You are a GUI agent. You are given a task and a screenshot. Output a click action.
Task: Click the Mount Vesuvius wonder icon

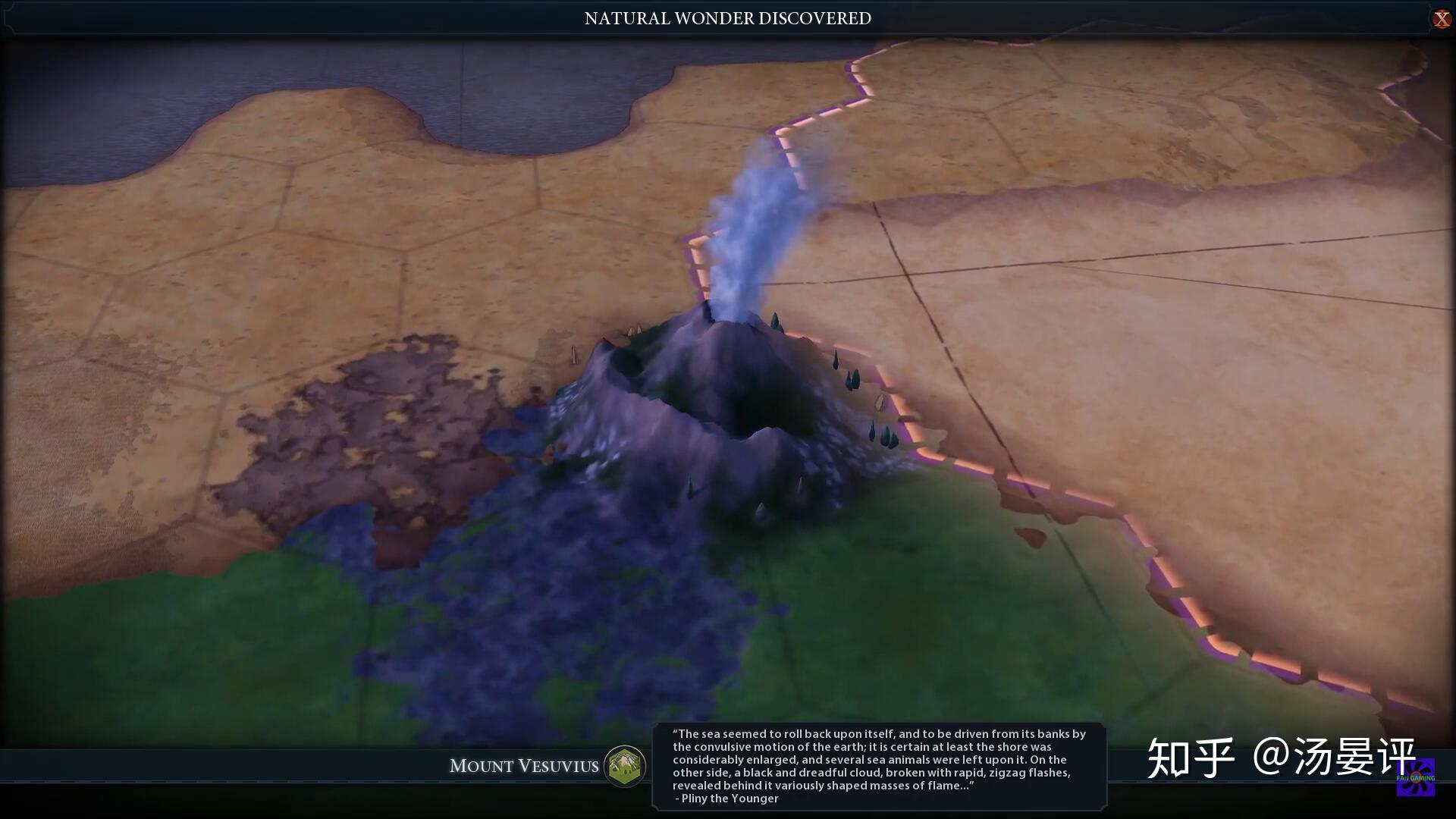coord(624,765)
